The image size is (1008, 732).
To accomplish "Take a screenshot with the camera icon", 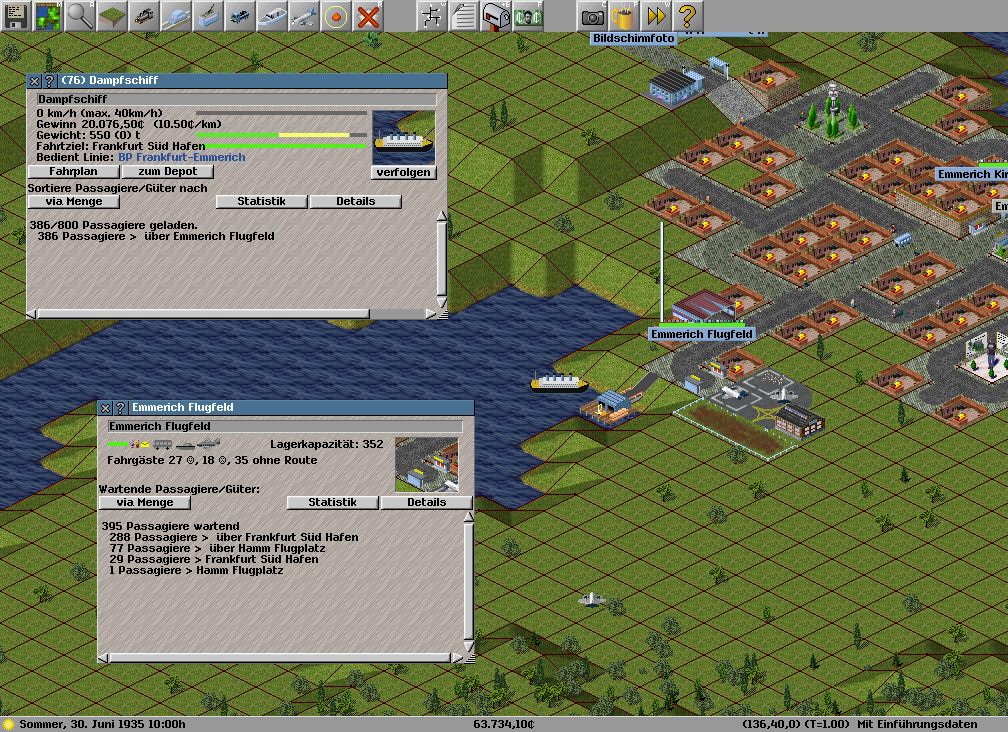I will tap(593, 16).
